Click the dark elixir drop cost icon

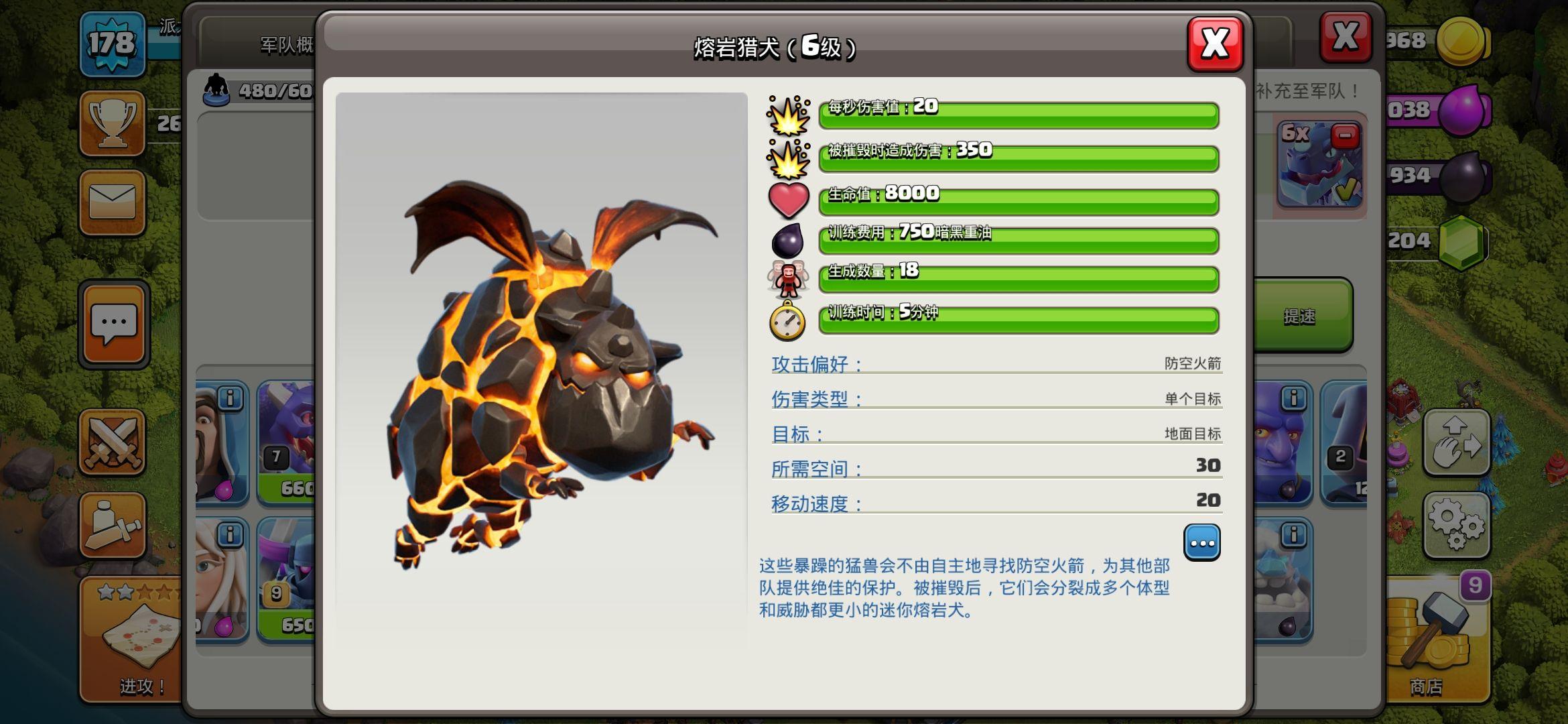point(788,240)
